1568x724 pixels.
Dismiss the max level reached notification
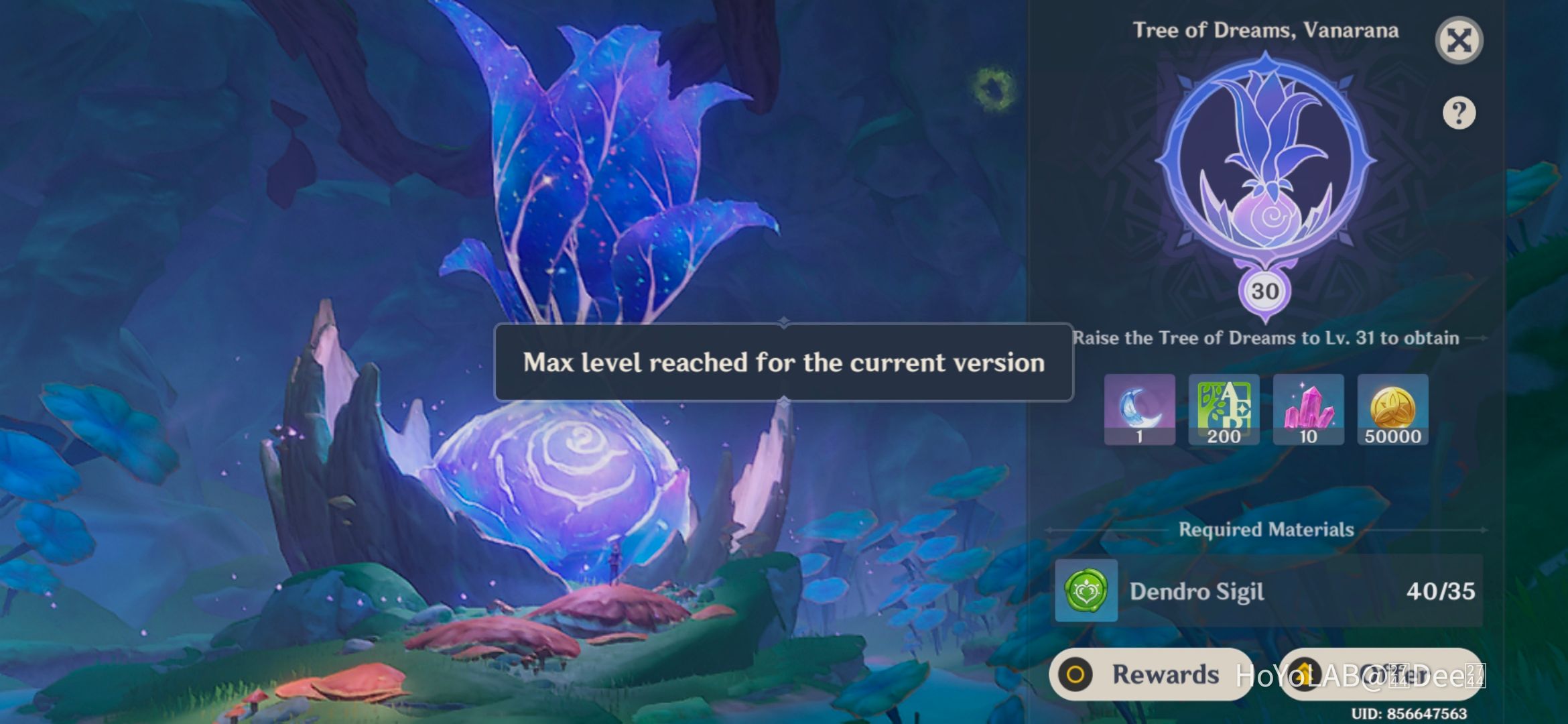[x=784, y=363]
